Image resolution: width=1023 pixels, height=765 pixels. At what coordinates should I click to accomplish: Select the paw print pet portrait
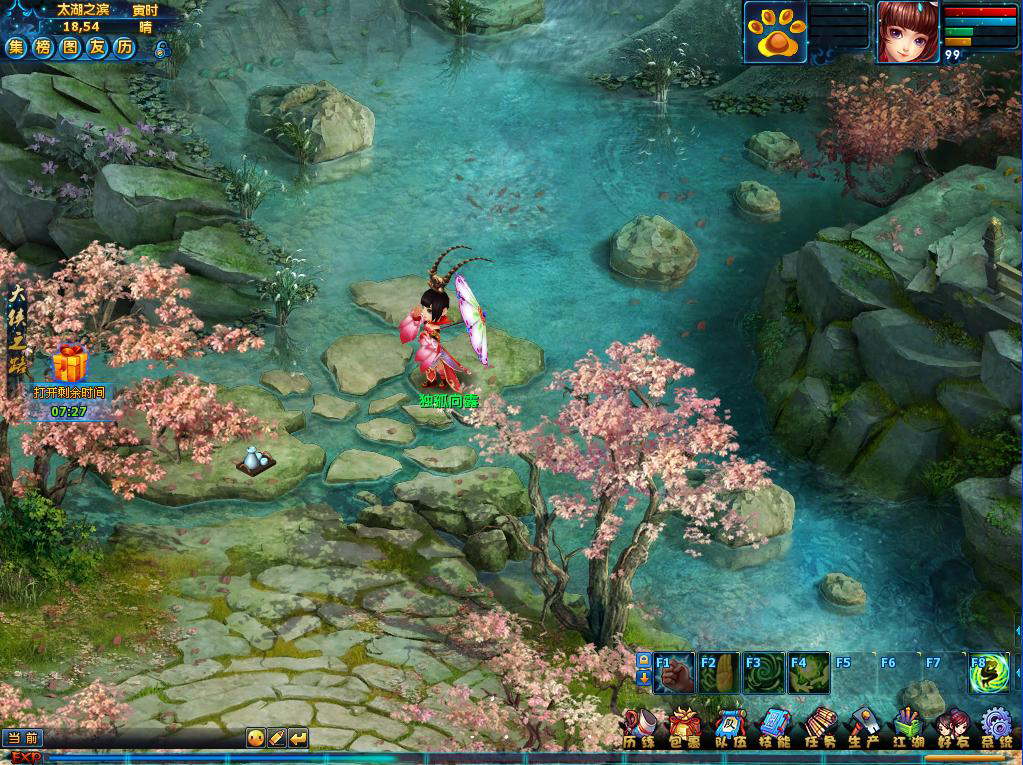pyautogui.click(x=773, y=33)
